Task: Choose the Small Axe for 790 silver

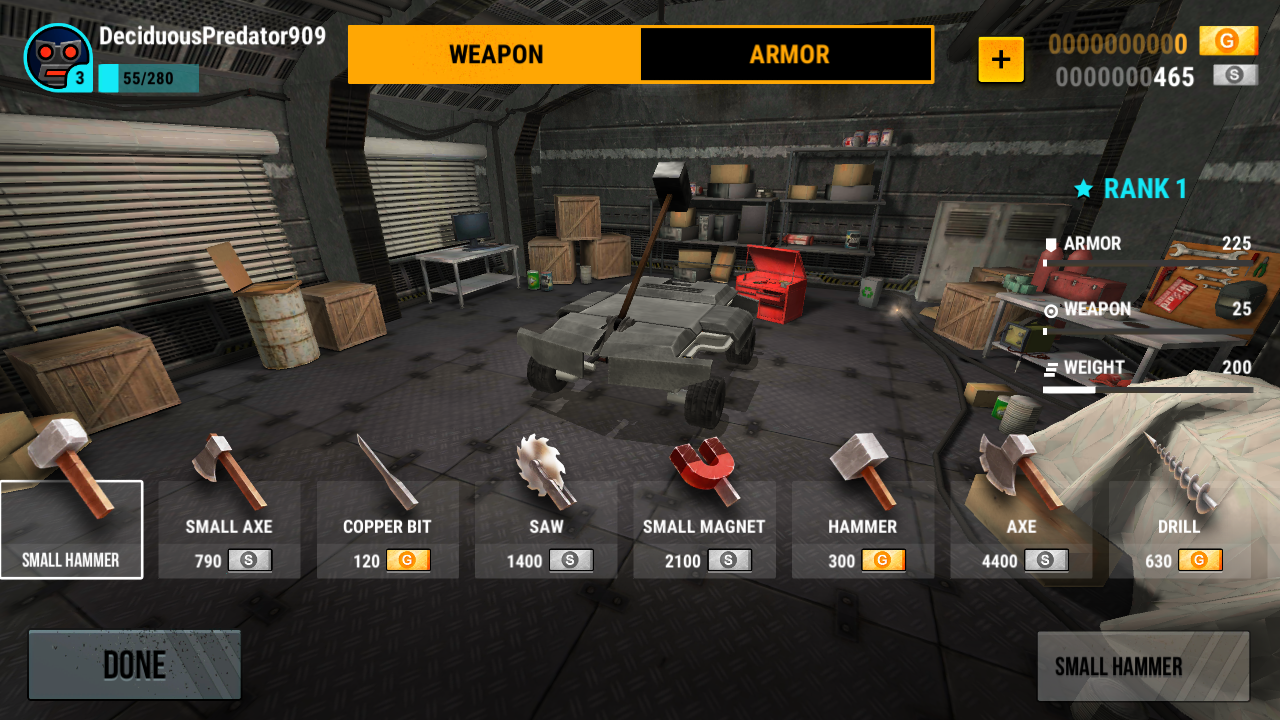Action: pos(229,529)
